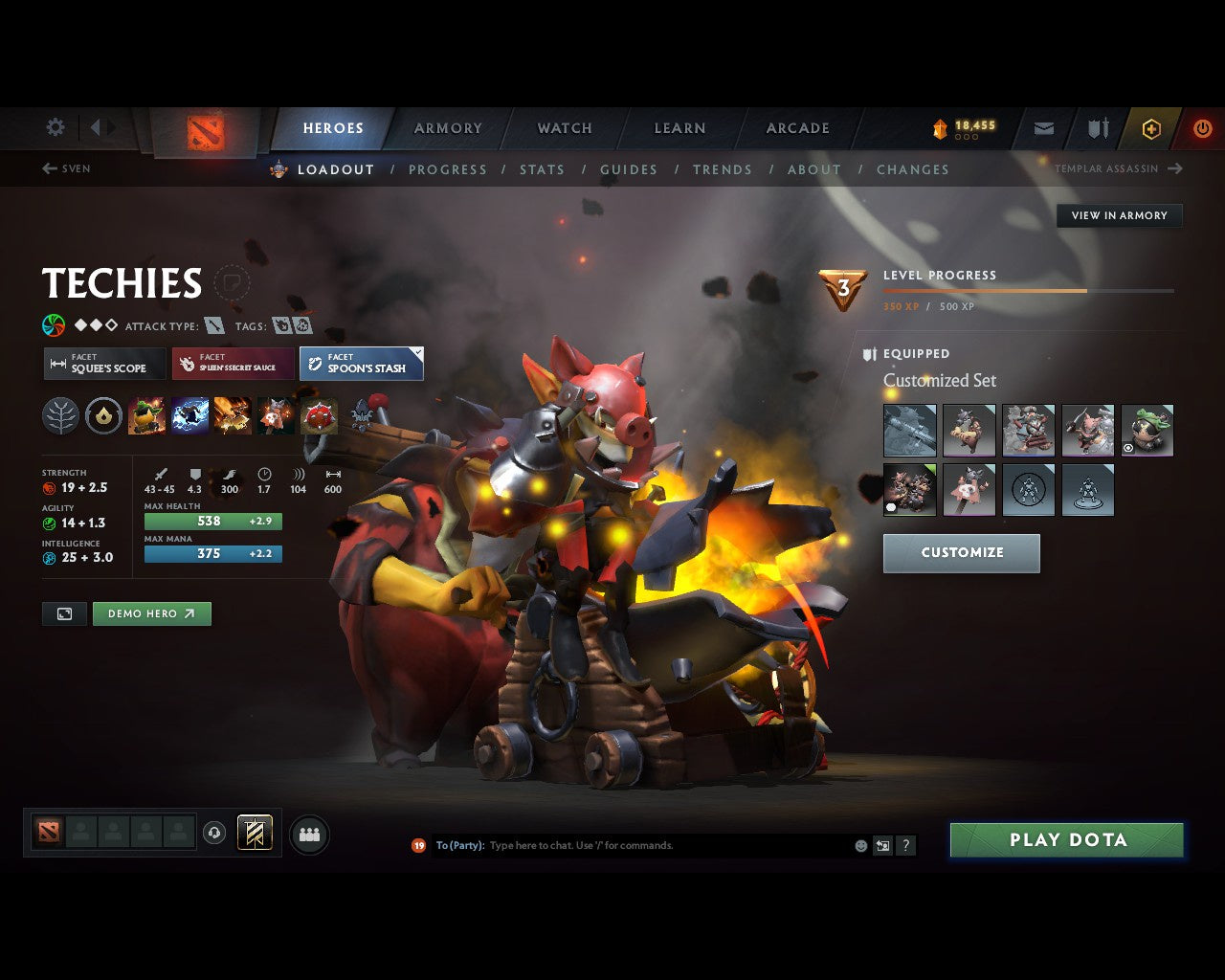
Task: Select the Spleen's Secret Sauce facet
Action: pos(233,364)
